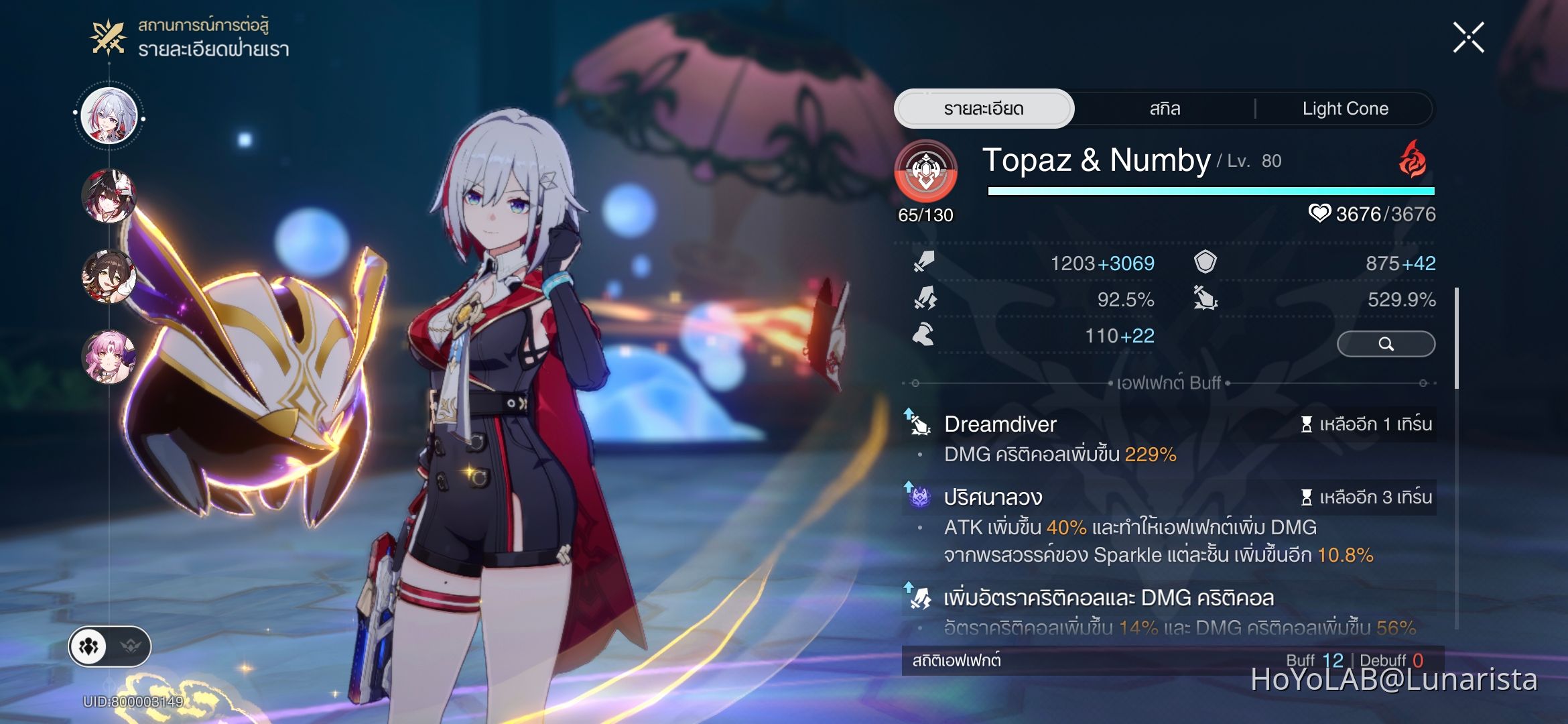Click the Dreamdiver buff icon
1568x724 pixels.
coord(920,424)
